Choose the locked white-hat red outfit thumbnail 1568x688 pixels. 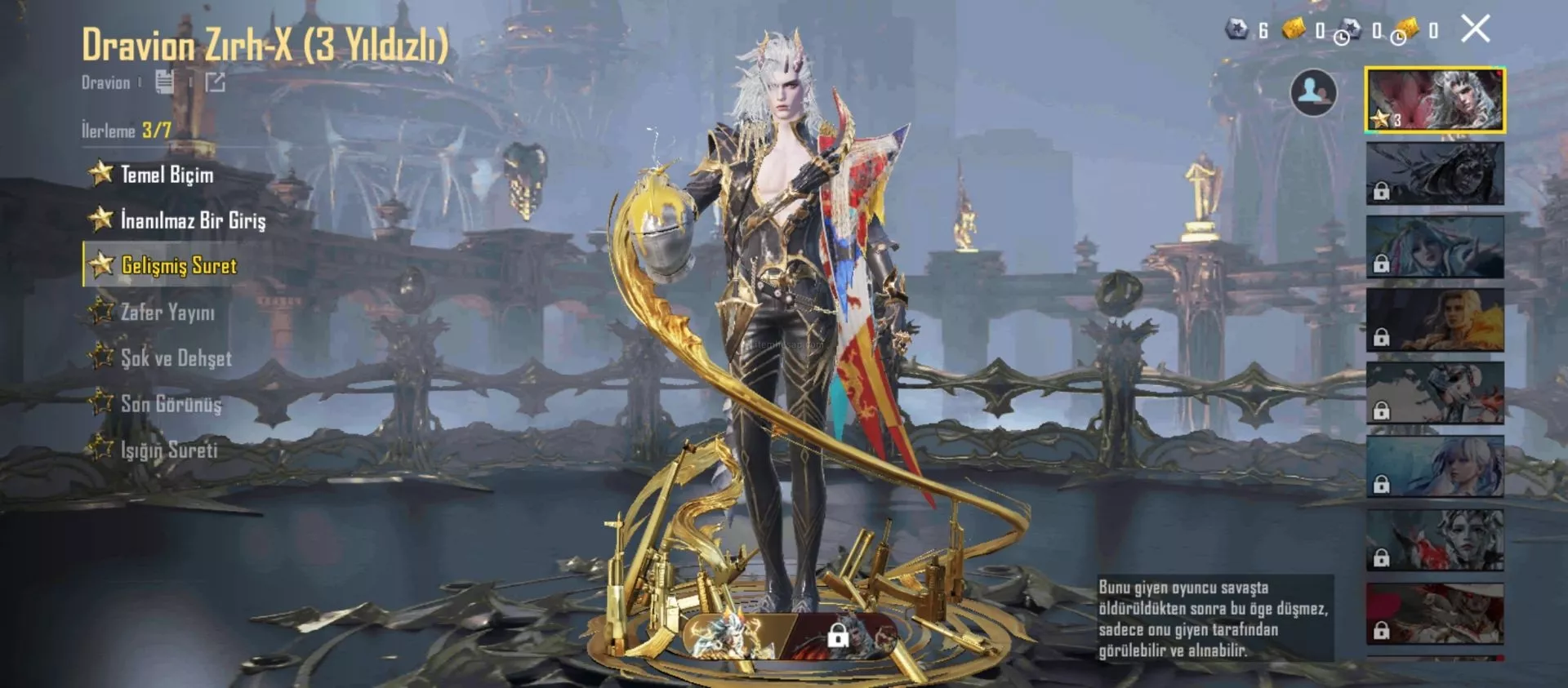pyautogui.click(x=1435, y=614)
